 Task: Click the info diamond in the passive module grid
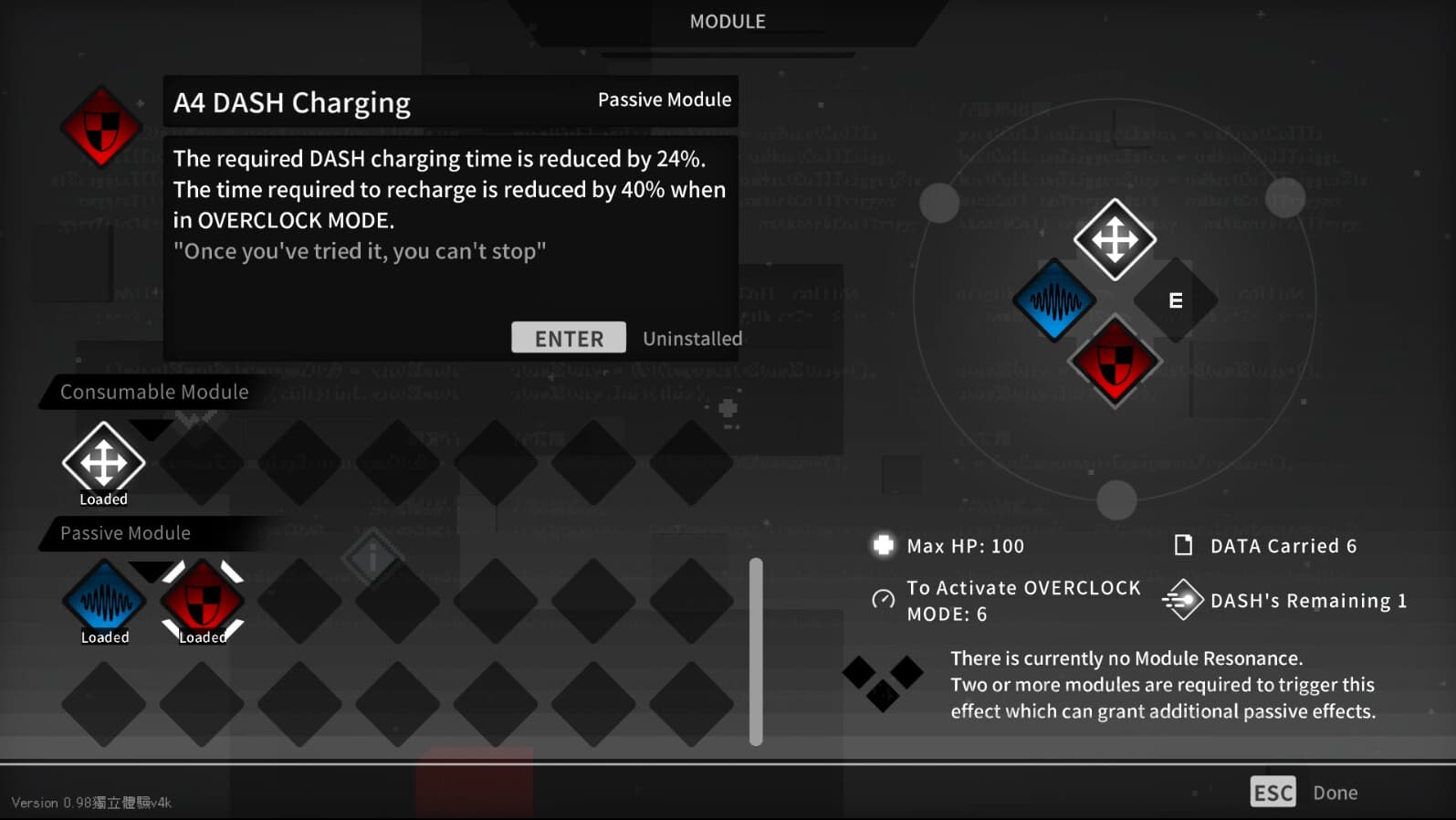pos(372,560)
